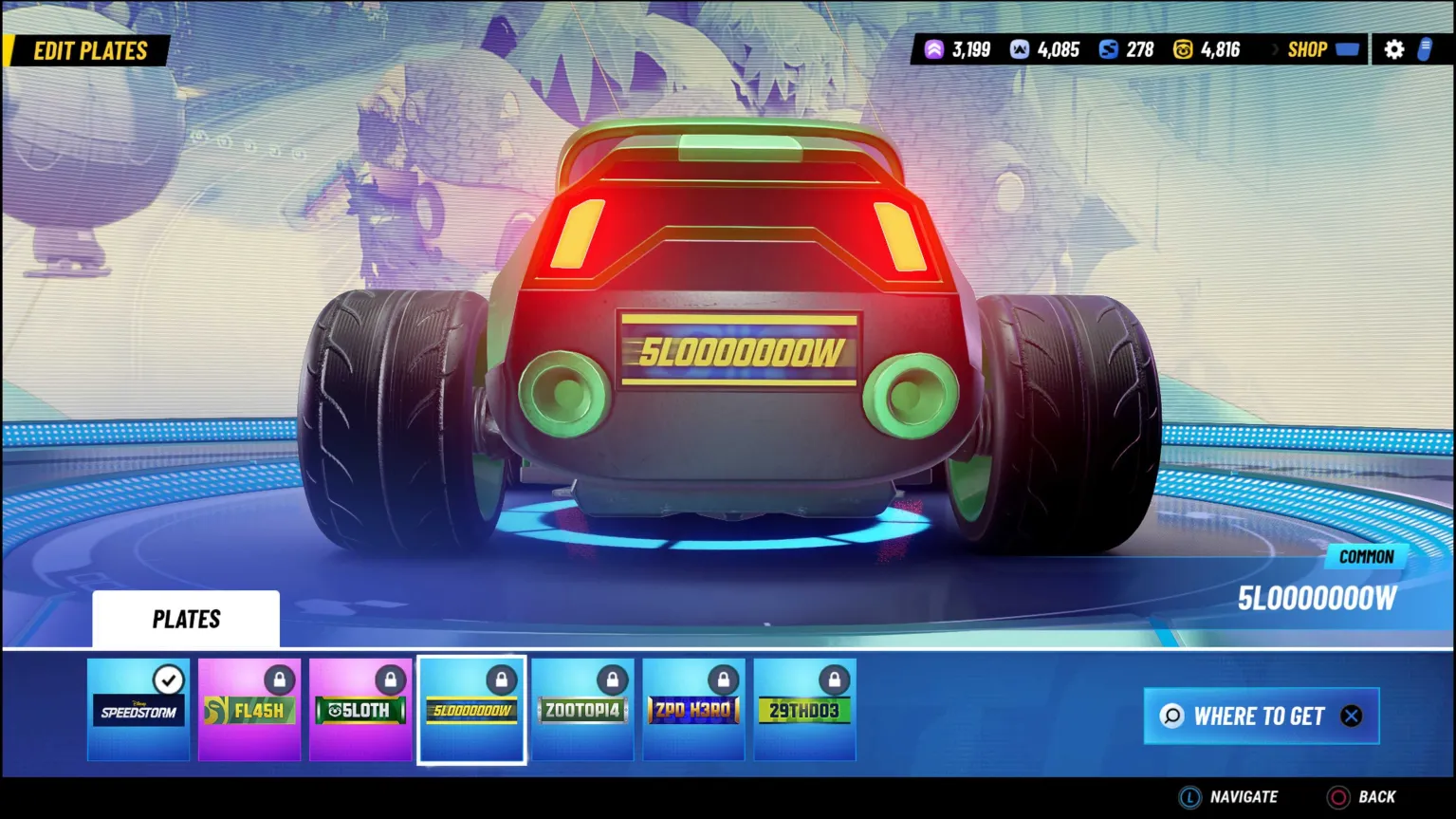Open settings via the gear icon

[1393, 49]
